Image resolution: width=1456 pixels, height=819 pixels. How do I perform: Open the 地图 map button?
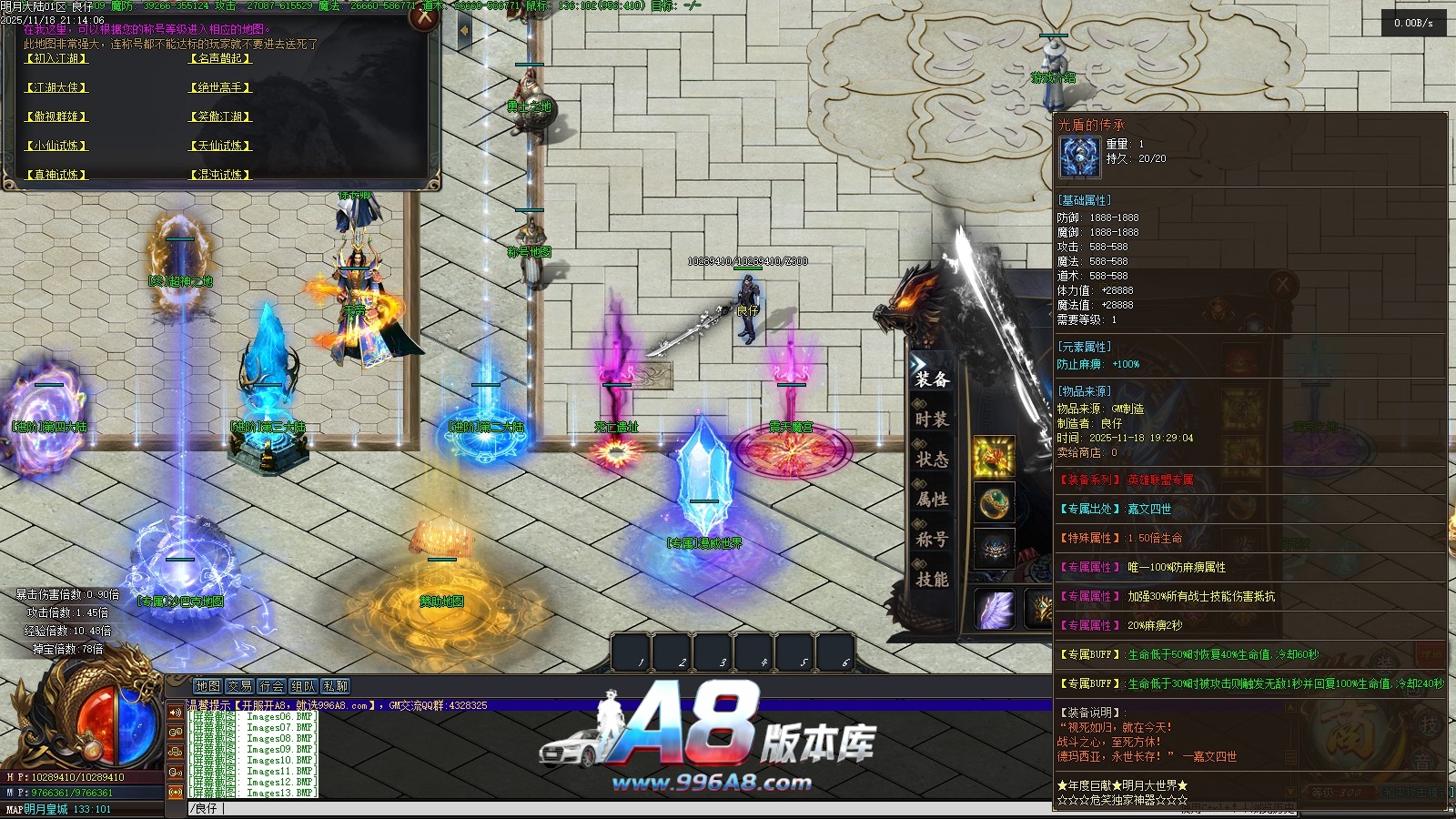pyautogui.click(x=207, y=686)
